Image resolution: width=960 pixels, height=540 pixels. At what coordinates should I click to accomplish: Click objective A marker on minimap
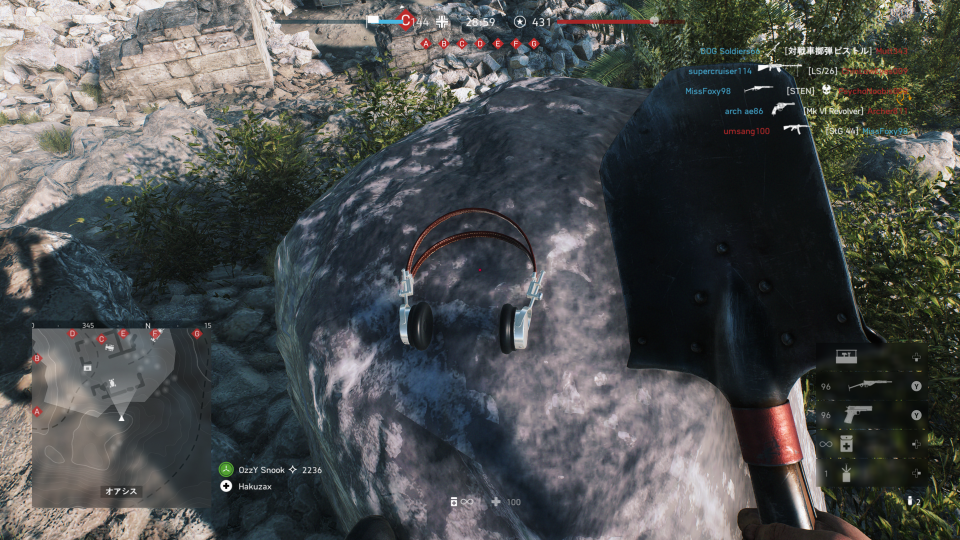click(x=38, y=411)
